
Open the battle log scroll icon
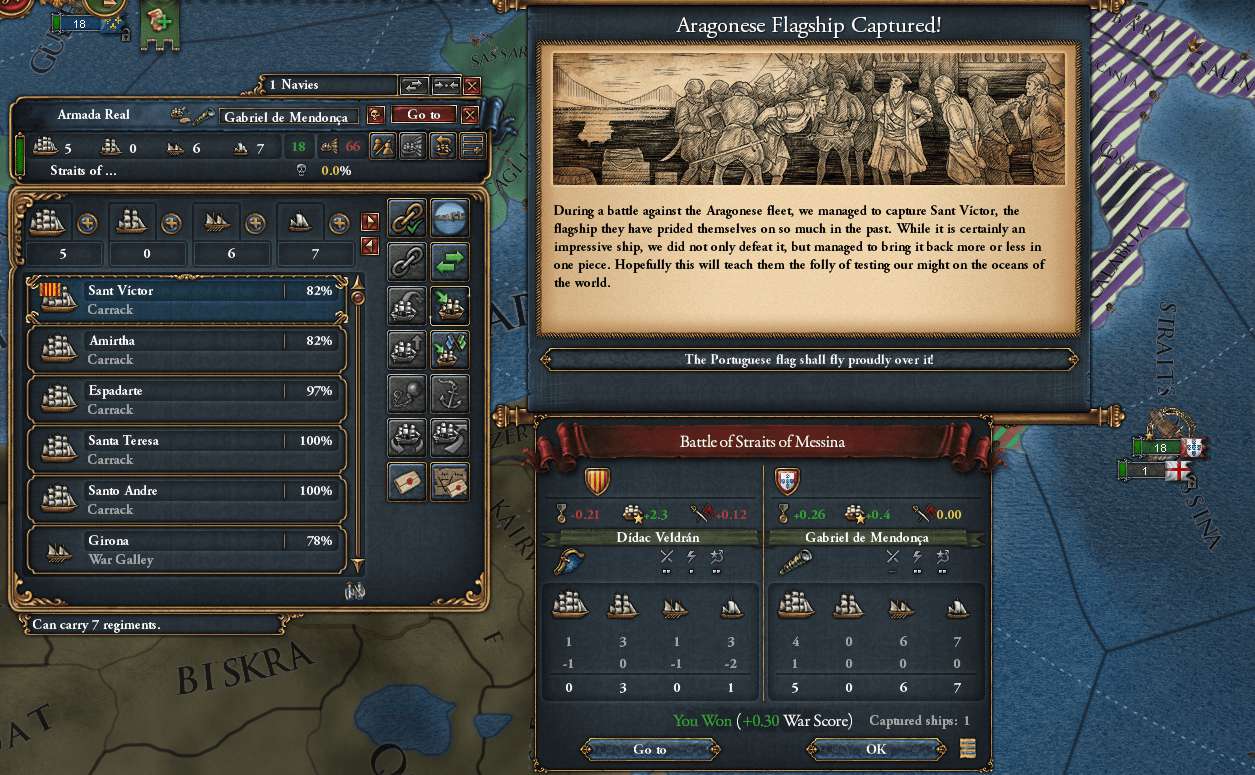(x=966, y=748)
